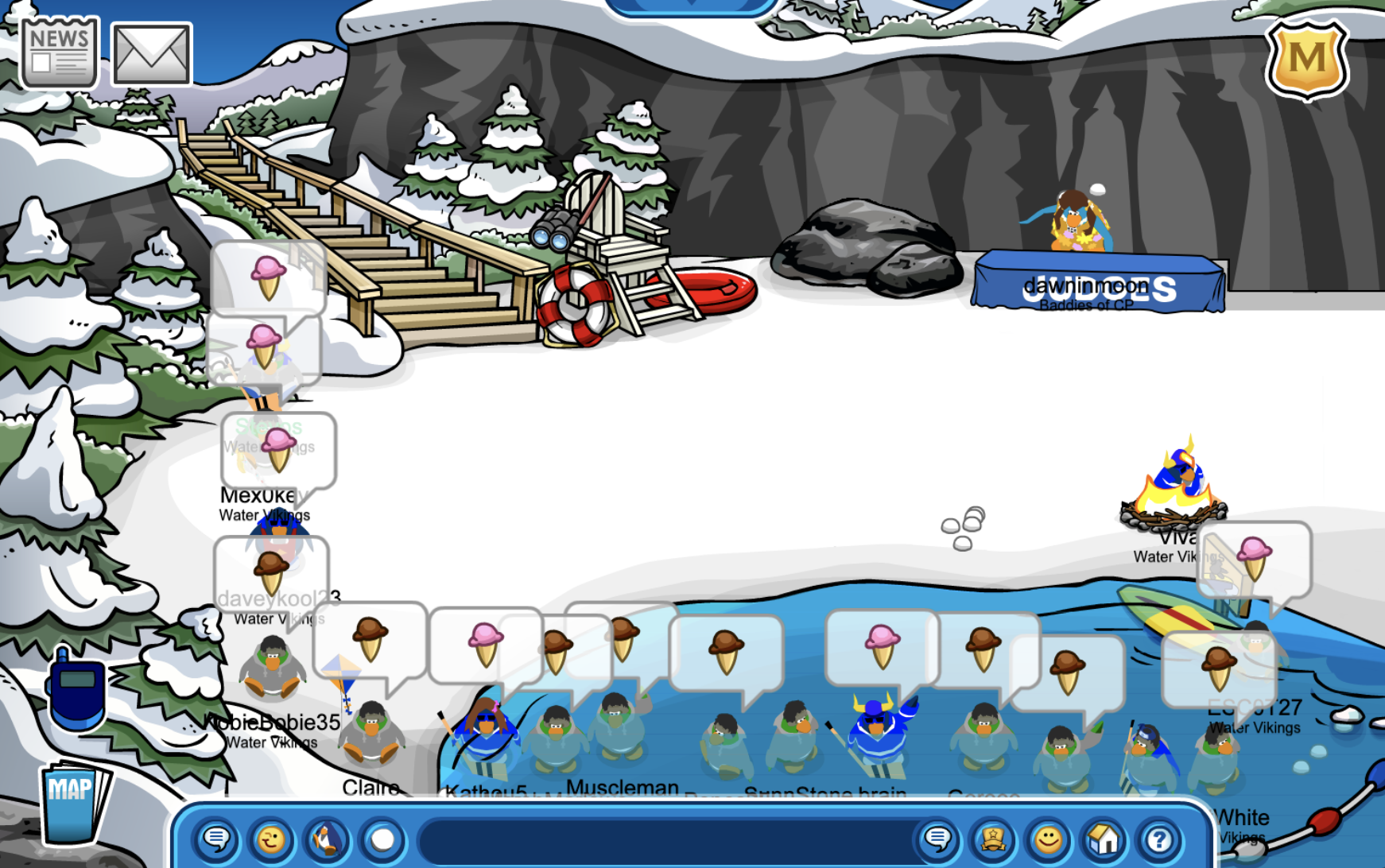Open the smiley friends list
This screenshot has height=868, width=1385.
tap(1048, 839)
